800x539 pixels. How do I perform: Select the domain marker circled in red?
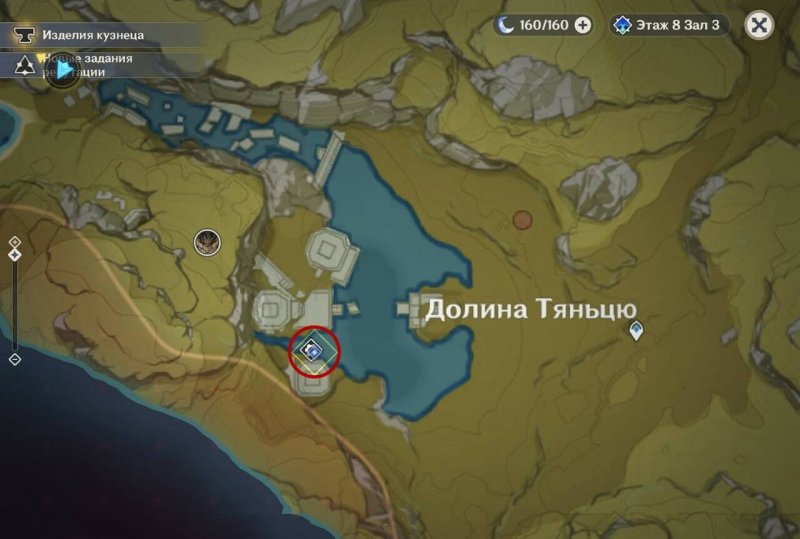click(x=314, y=351)
